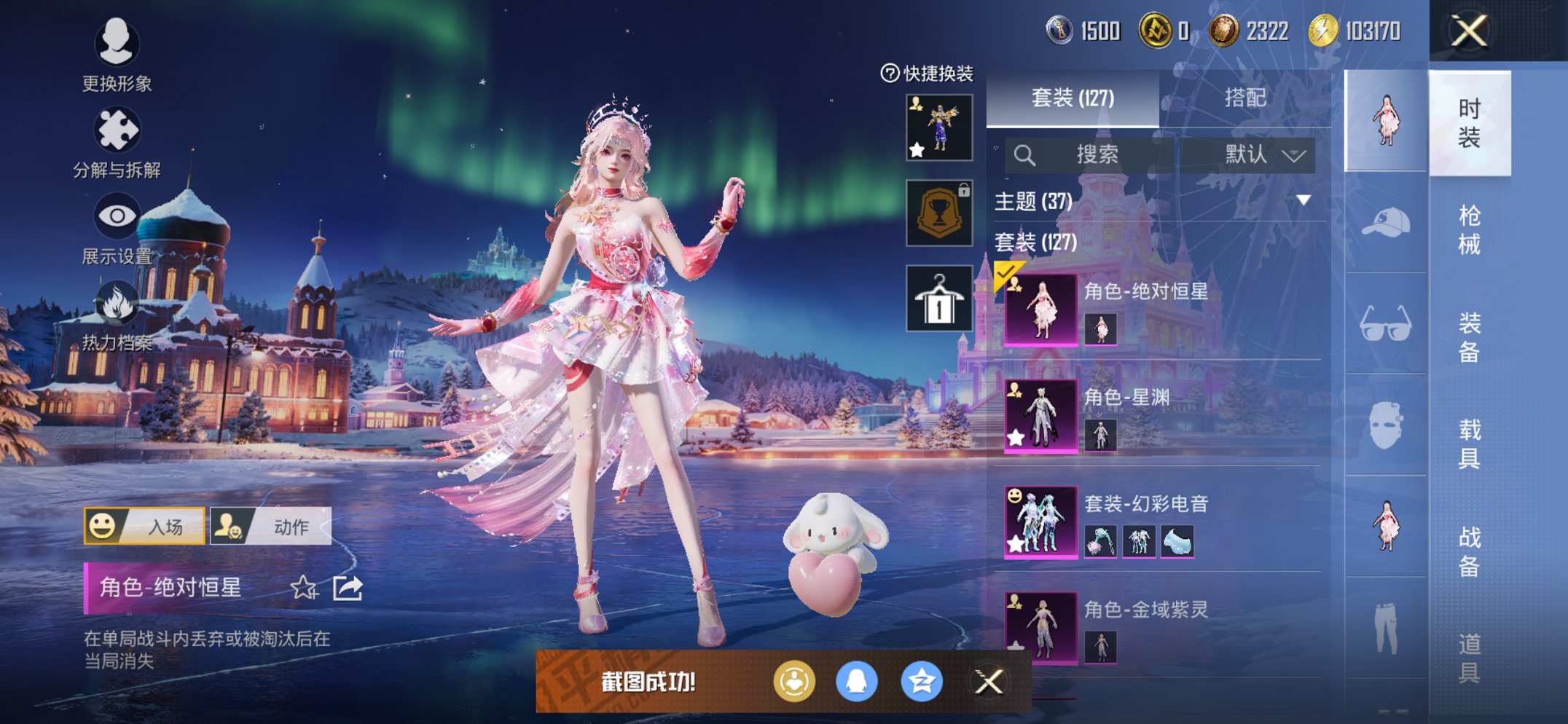Open 更换形象 change appearance

[117, 44]
